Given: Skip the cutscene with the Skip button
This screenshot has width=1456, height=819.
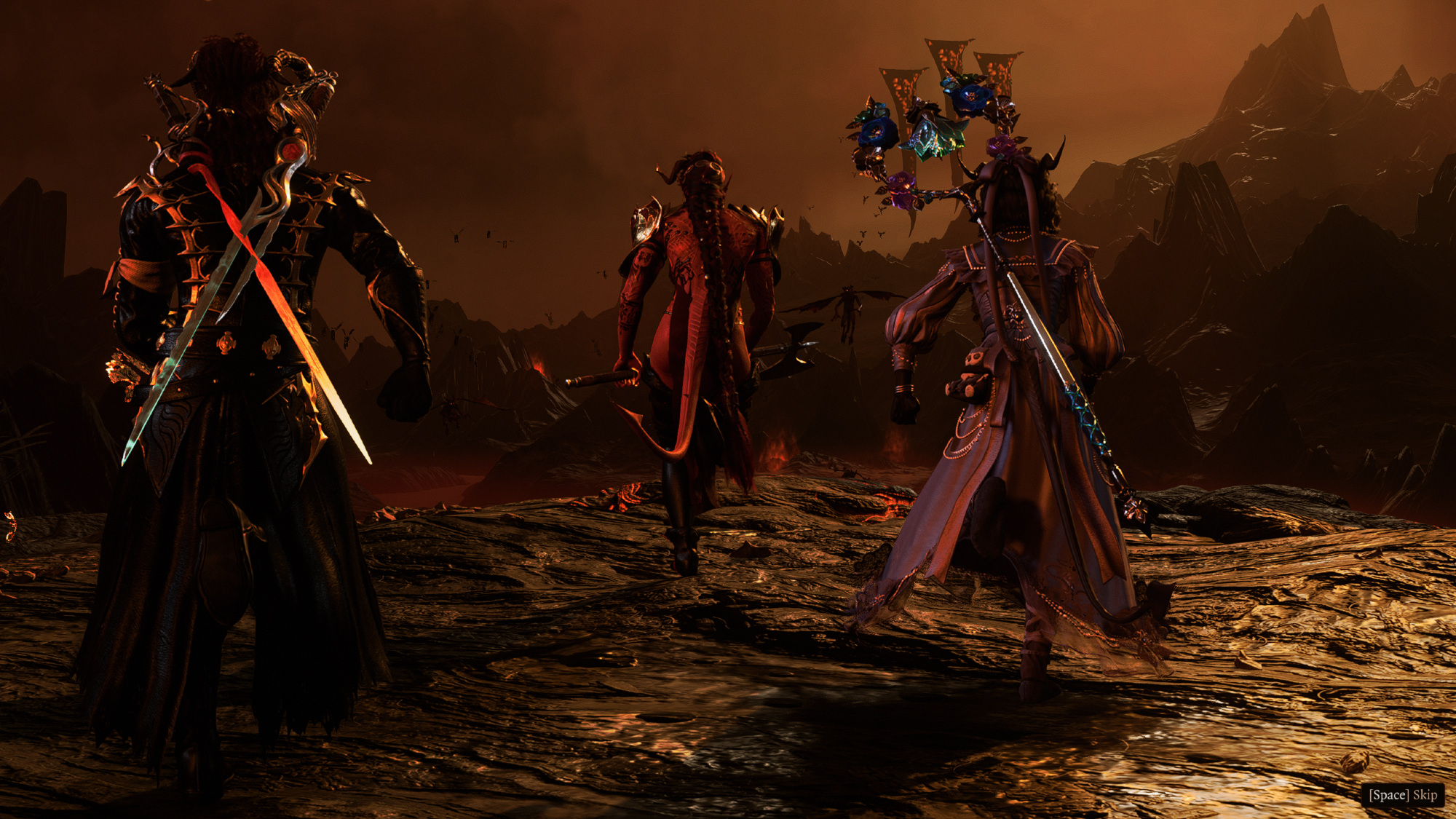Looking at the screenshot, I should (x=1403, y=794).
